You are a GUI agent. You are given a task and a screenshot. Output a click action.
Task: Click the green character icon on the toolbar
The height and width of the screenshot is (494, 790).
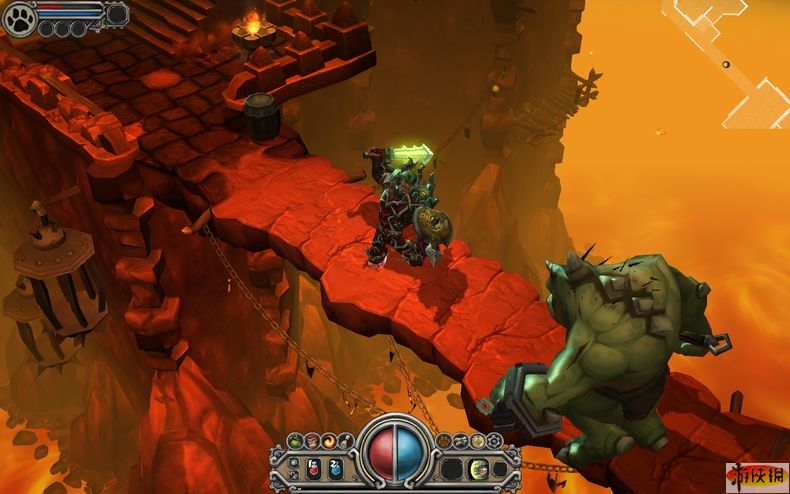295,441
